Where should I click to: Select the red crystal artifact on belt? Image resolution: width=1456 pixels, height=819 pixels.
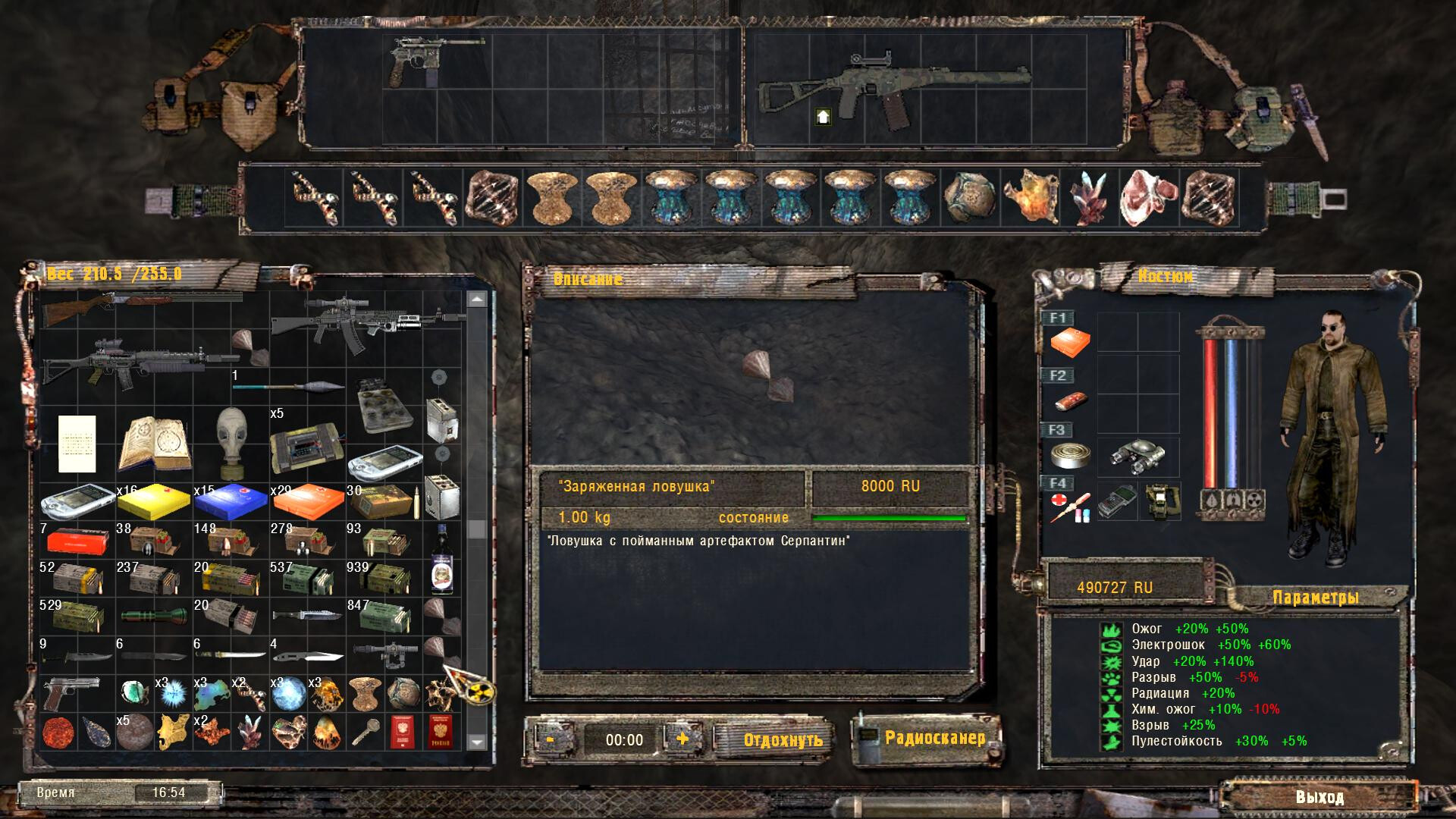1090,199
